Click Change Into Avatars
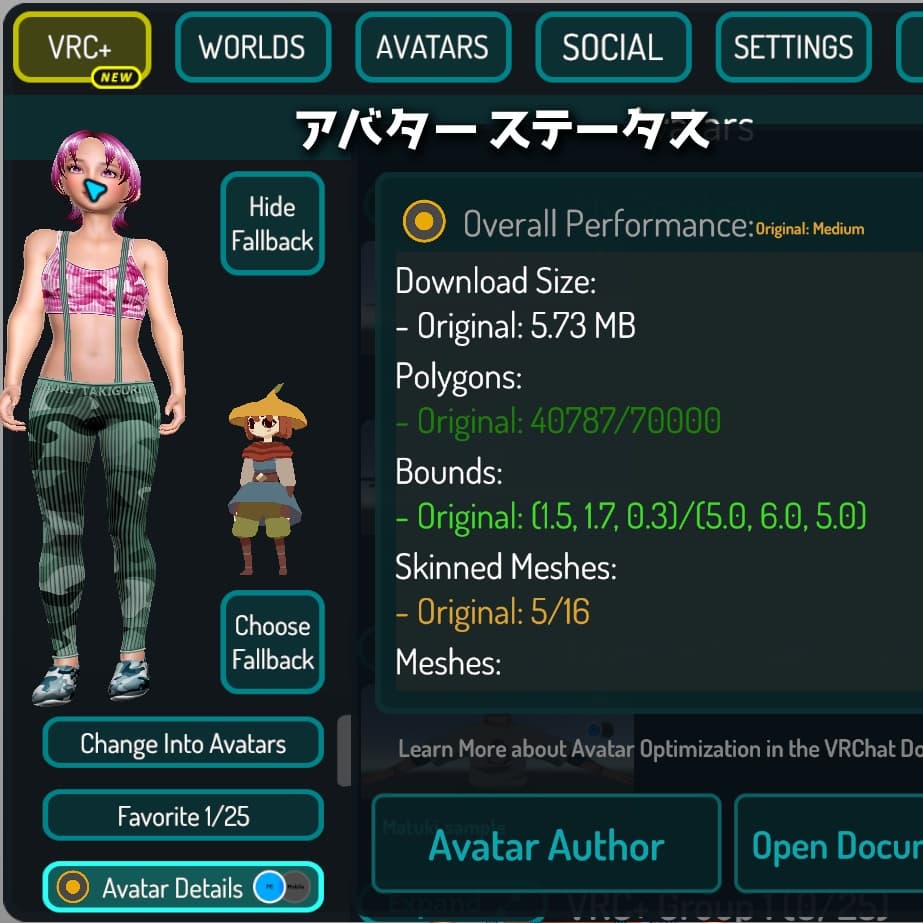This screenshot has height=923, width=923. [183, 744]
